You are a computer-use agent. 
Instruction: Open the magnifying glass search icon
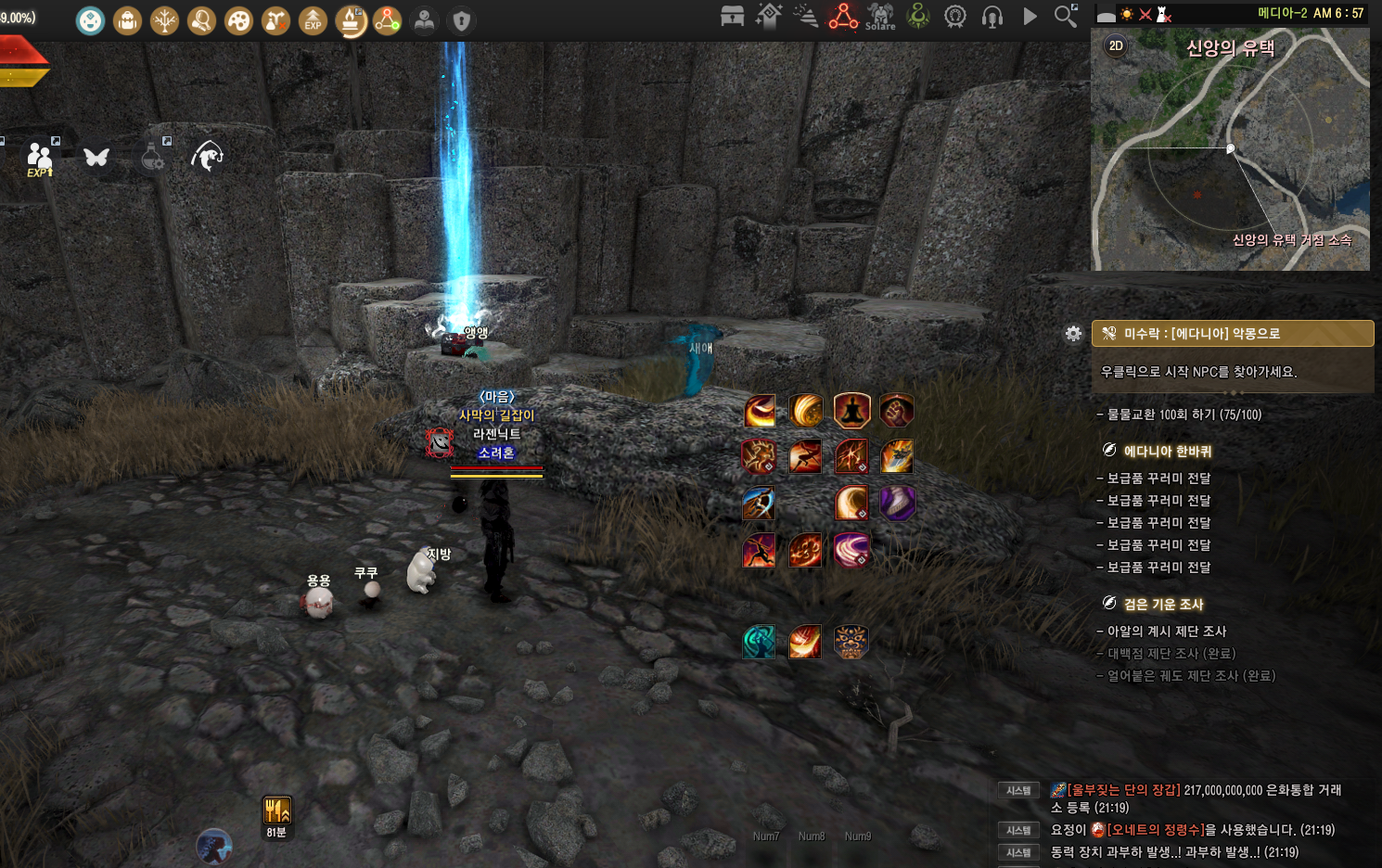point(1066,16)
